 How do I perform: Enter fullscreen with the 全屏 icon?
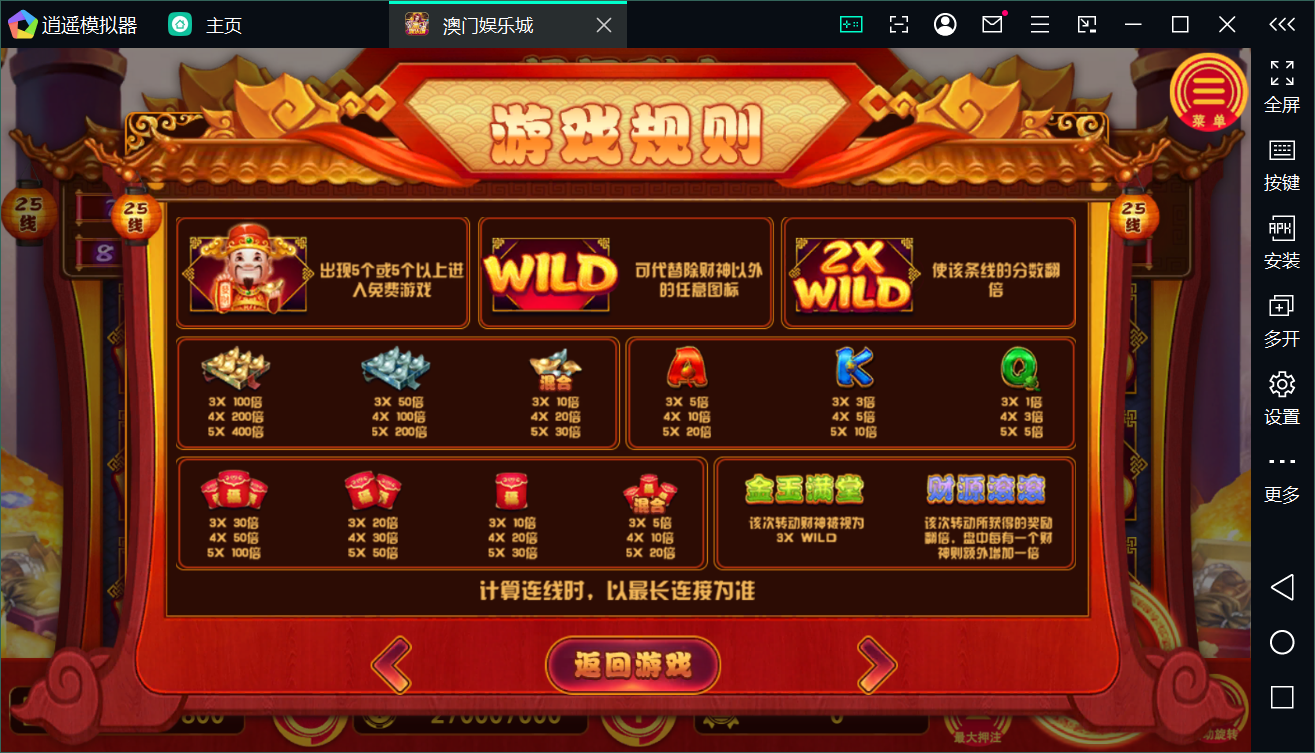[1281, 78]
